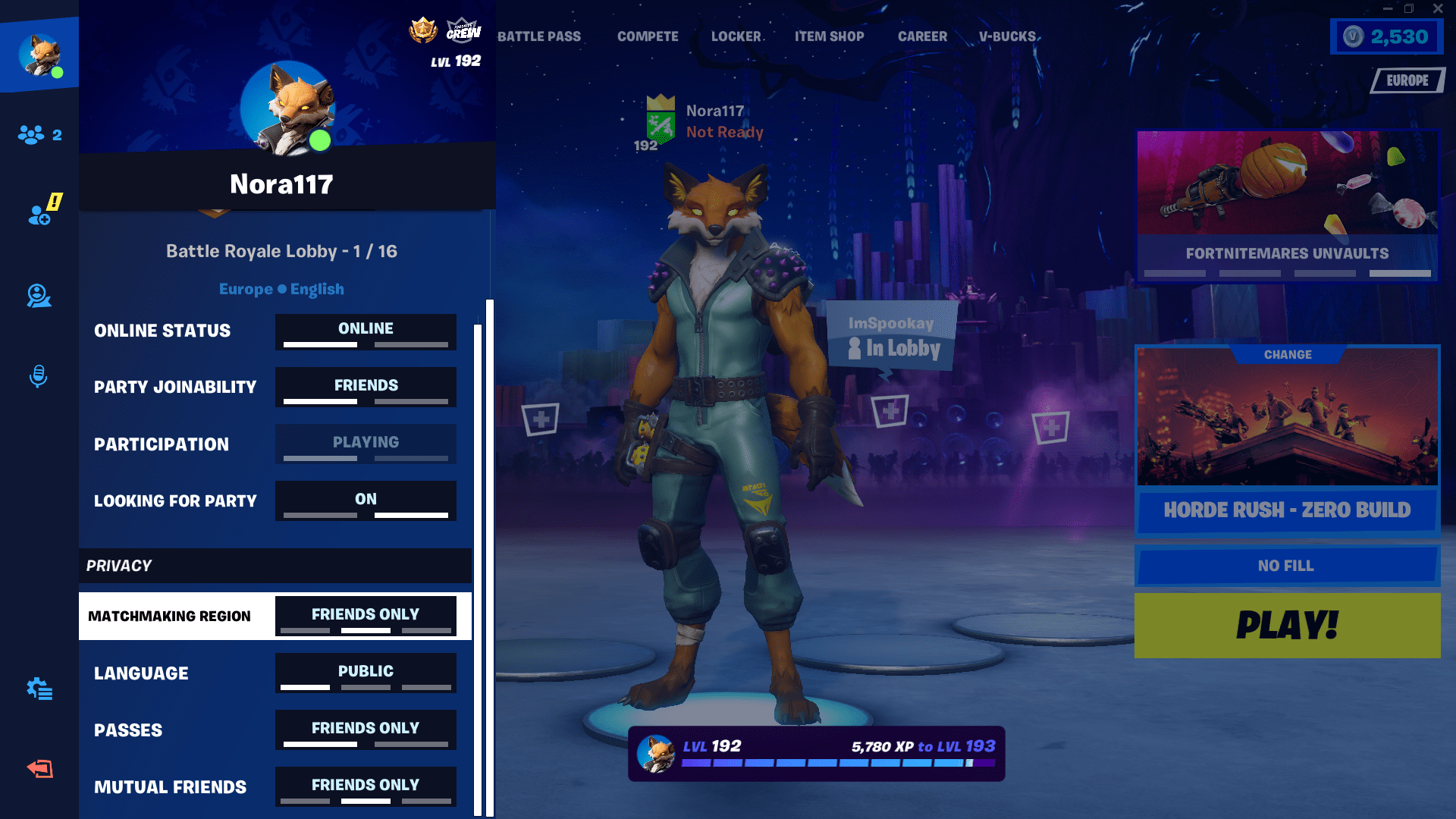Switch Party Joinability off FRIENDS
This screenshot has width=1456, height=819.
click(365, 387)
